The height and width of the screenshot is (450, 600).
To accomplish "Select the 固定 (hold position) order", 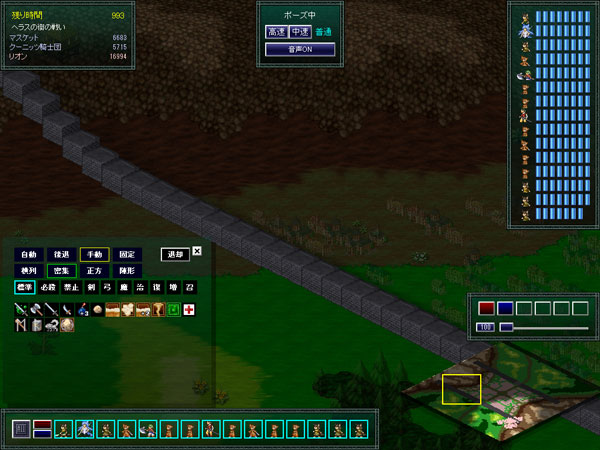I will tap(127, 255).
